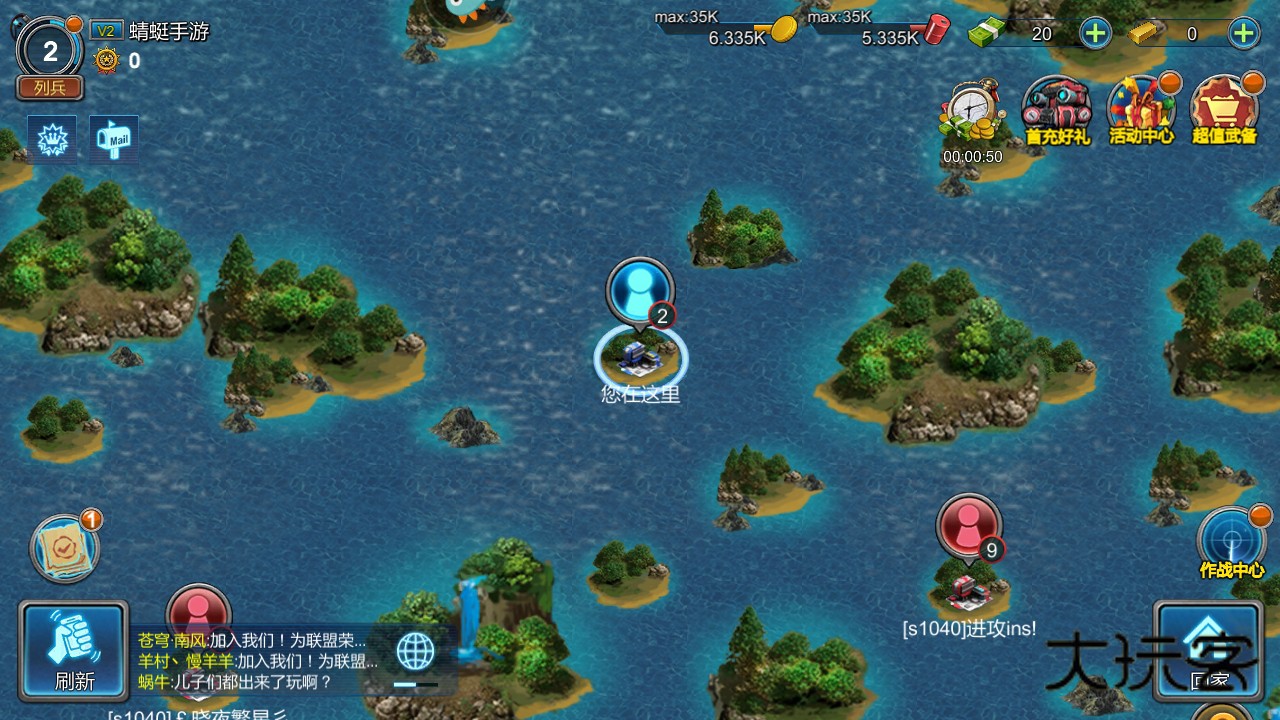Open the quest scroll icon with badge 1
Image resolution: width=1280 pixels, height=720 pixels.
pyautogui.click(x=65, y=551)
